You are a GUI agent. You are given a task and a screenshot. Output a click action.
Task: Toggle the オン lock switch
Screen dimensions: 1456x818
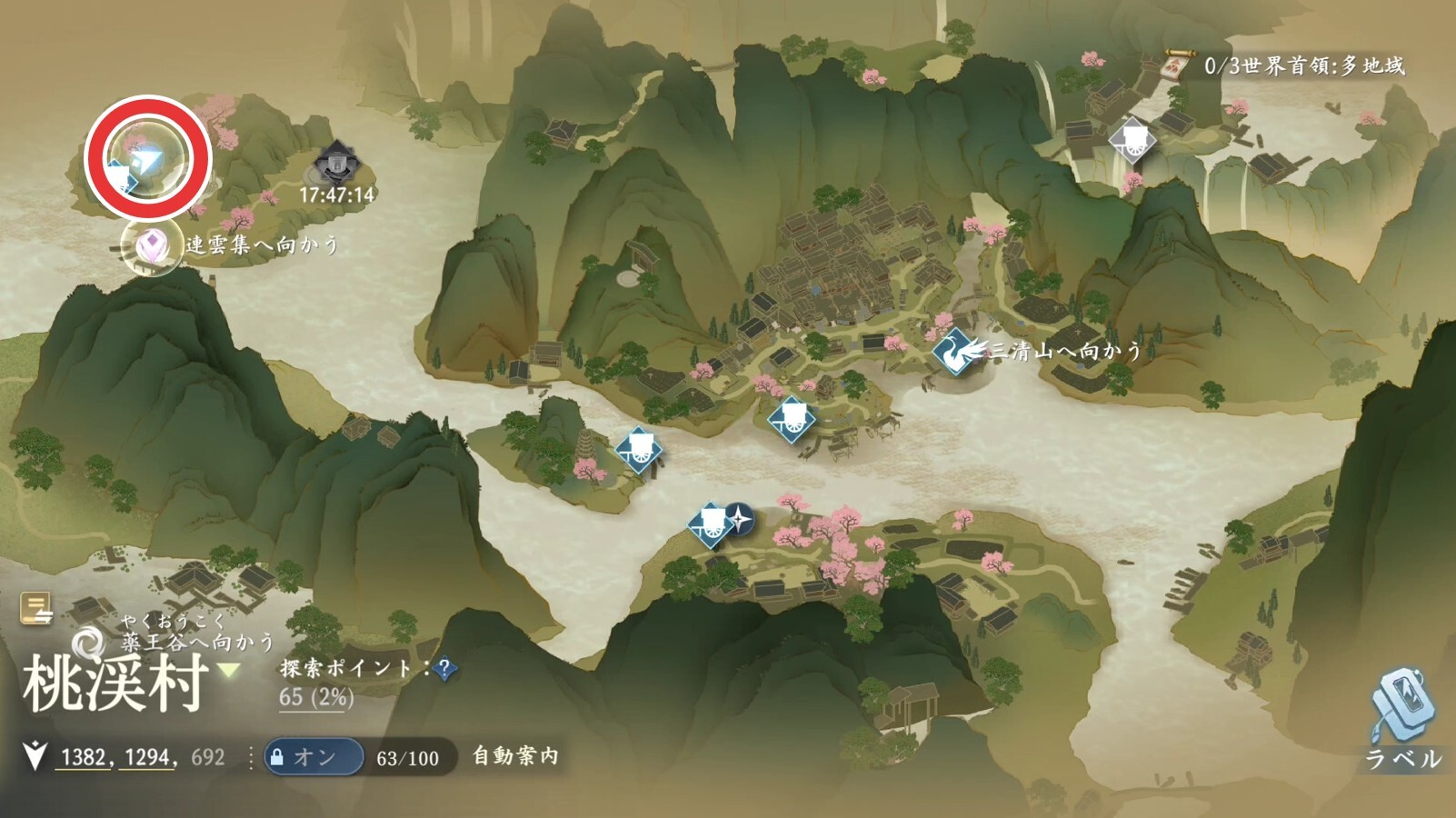tap(314, 757)
